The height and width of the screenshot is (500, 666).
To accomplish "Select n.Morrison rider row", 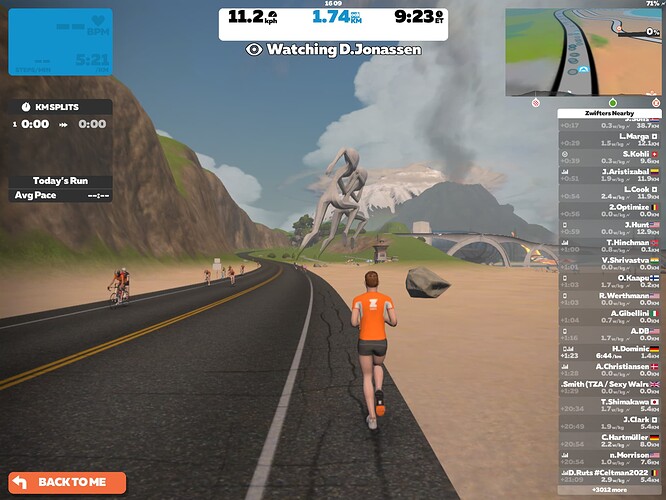I will [x=609, y=458].
